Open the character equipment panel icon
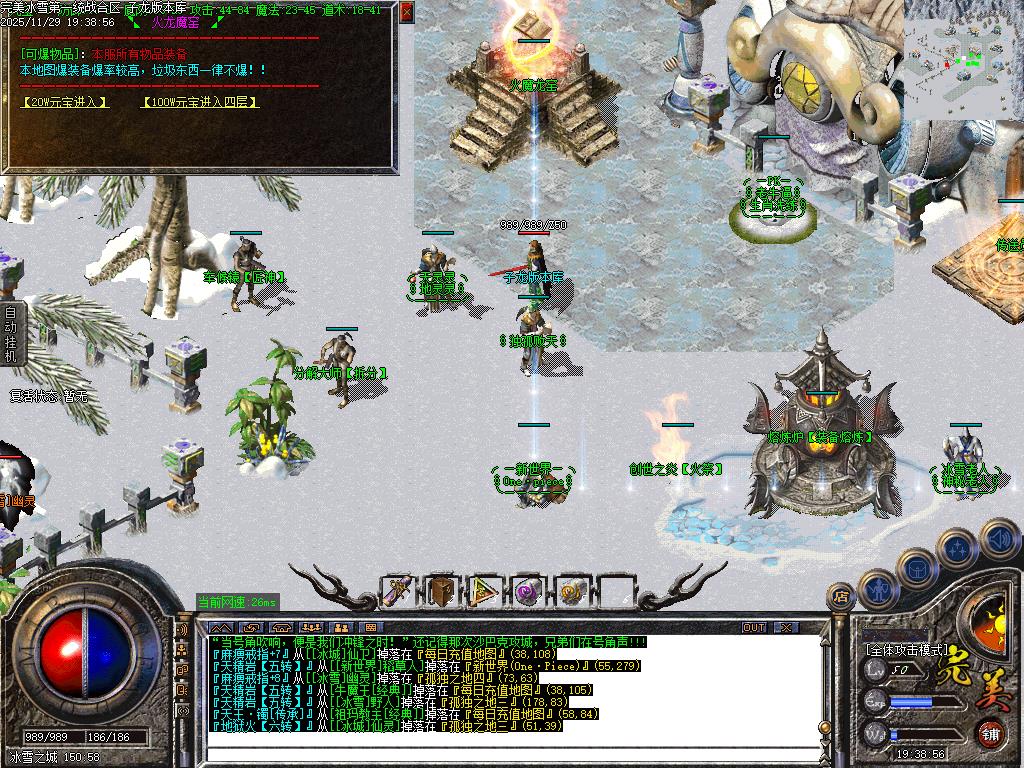The width and height of the screenshot is (1024, 768). click(877, 591)
